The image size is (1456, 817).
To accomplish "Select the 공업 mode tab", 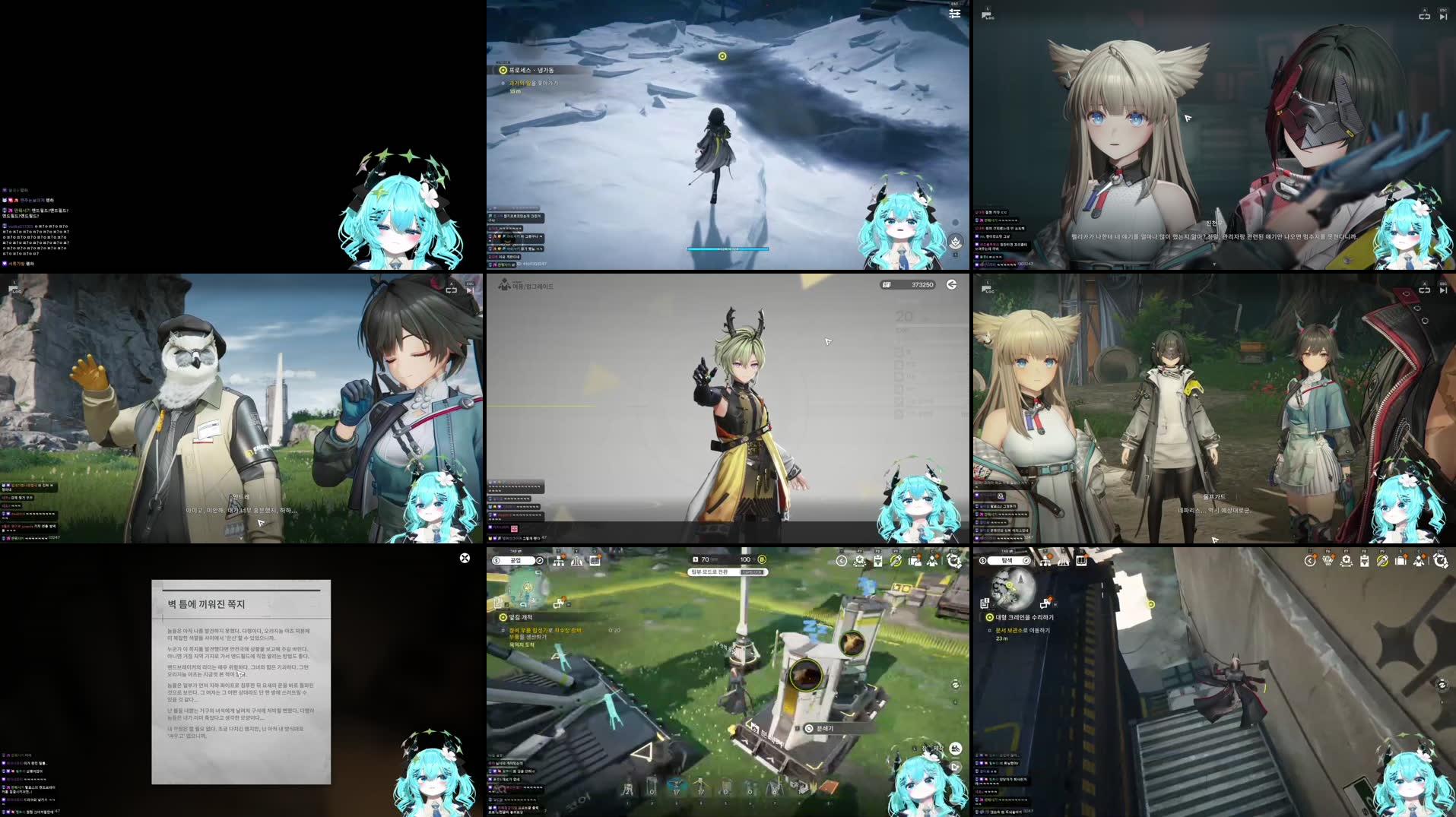I will 517,561.
